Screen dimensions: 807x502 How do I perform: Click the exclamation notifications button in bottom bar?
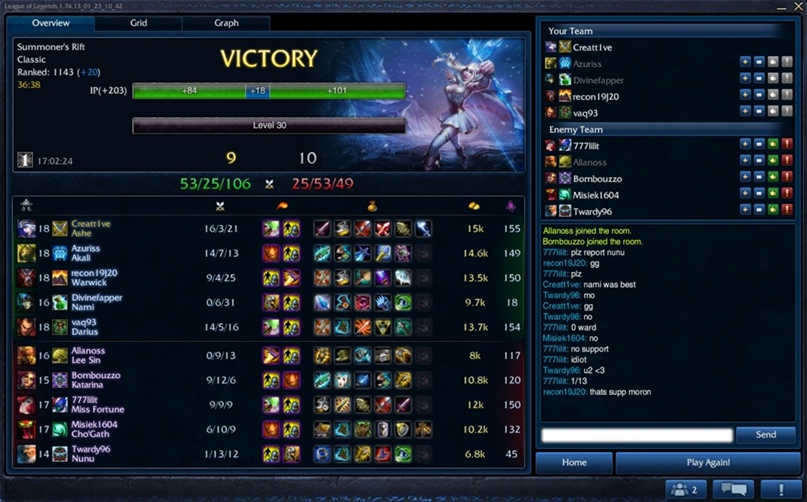tap(779, 489)
